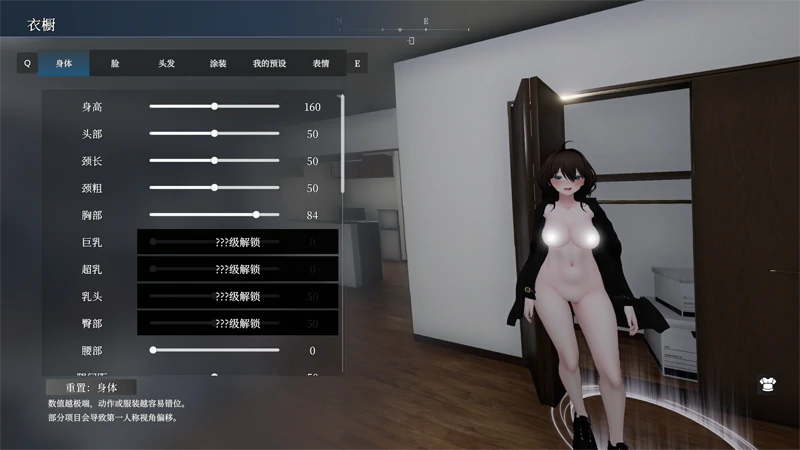
Task: Adjust the 胸部 slider
Action: [x=256, y=214]
